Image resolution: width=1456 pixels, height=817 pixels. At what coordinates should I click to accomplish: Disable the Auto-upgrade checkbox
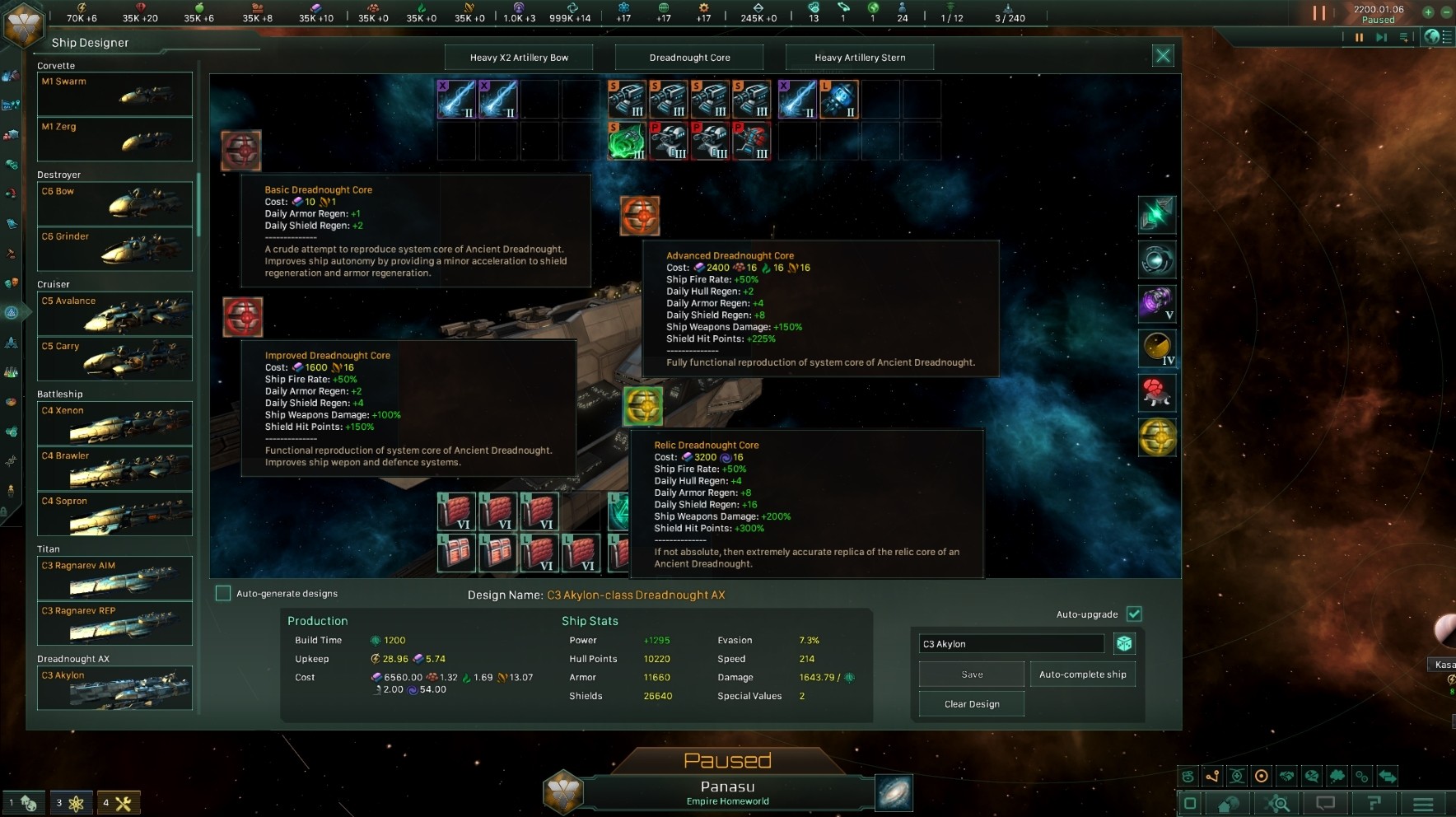pos(1136,614)
